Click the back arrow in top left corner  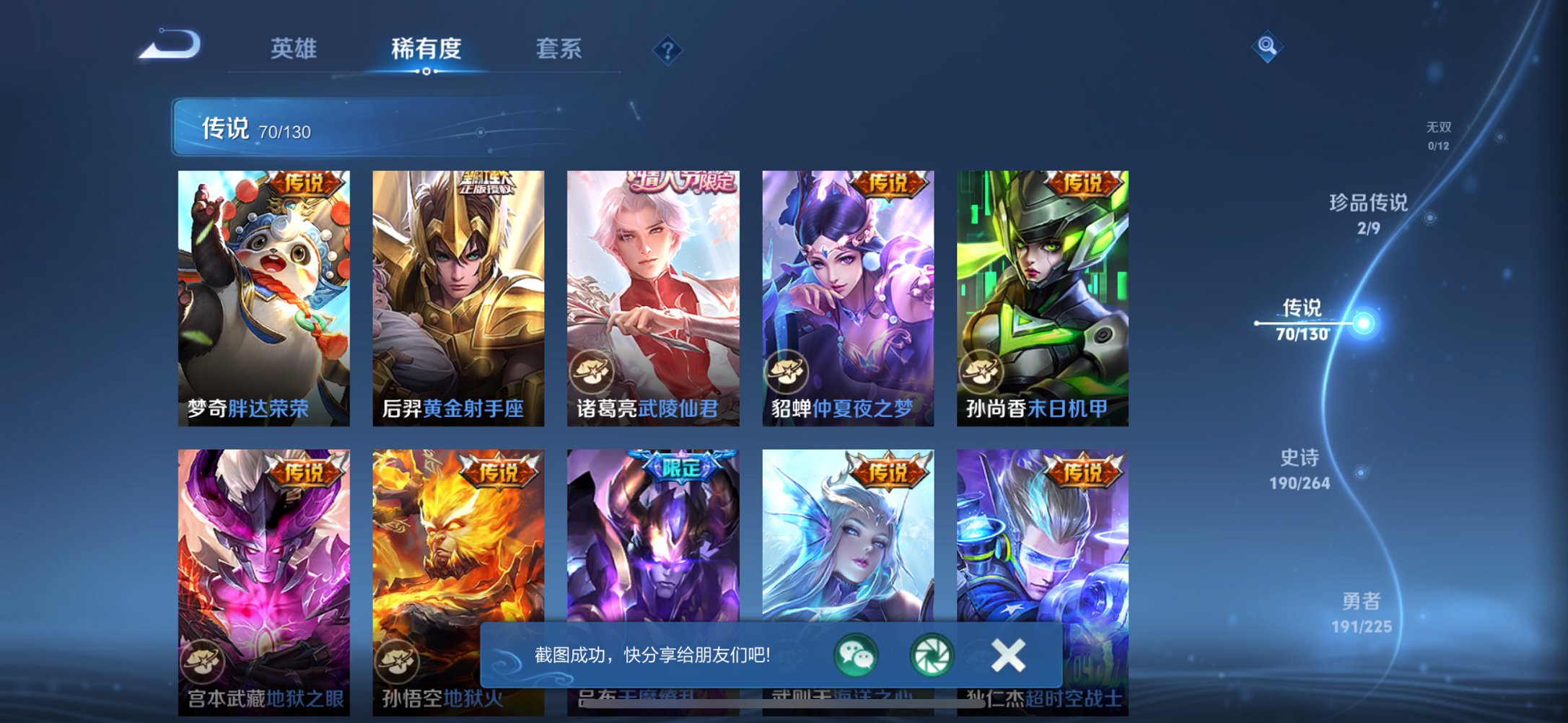pos(170,47)
